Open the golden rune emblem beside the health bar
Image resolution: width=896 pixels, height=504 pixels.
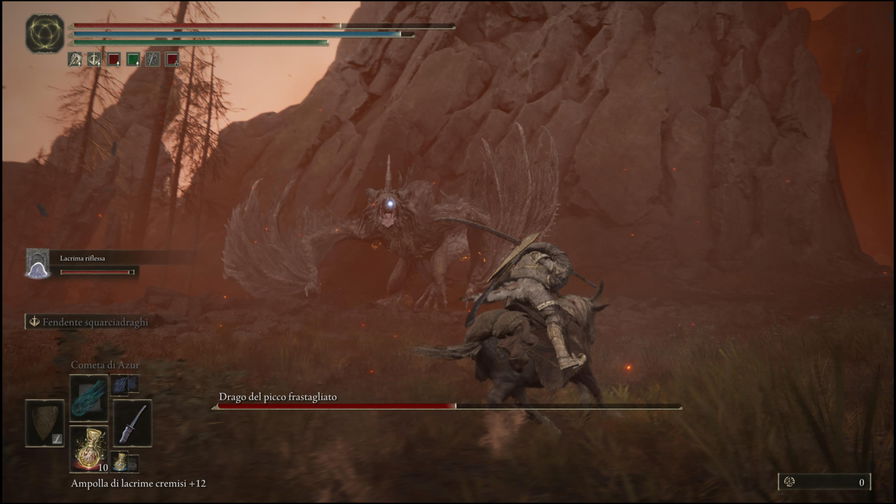pos(45,33)
